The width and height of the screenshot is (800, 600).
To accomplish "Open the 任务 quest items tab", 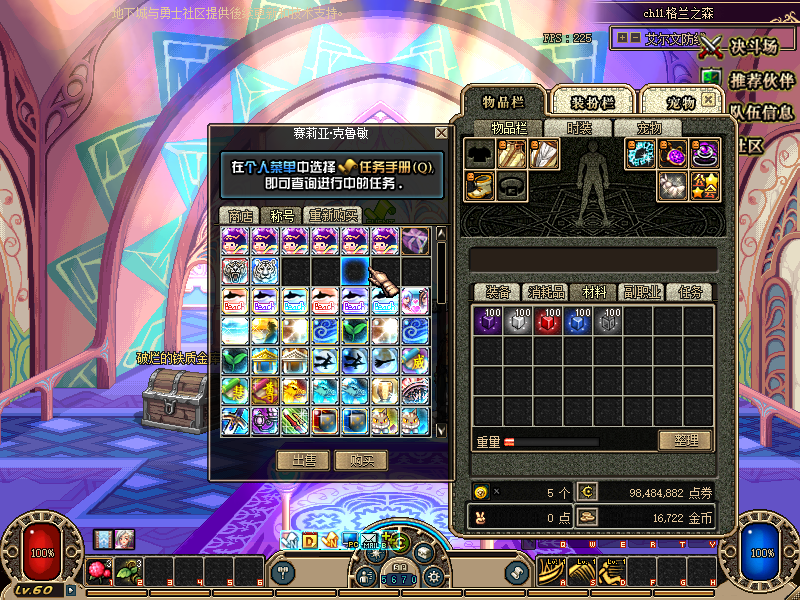I will pos(690,292).
